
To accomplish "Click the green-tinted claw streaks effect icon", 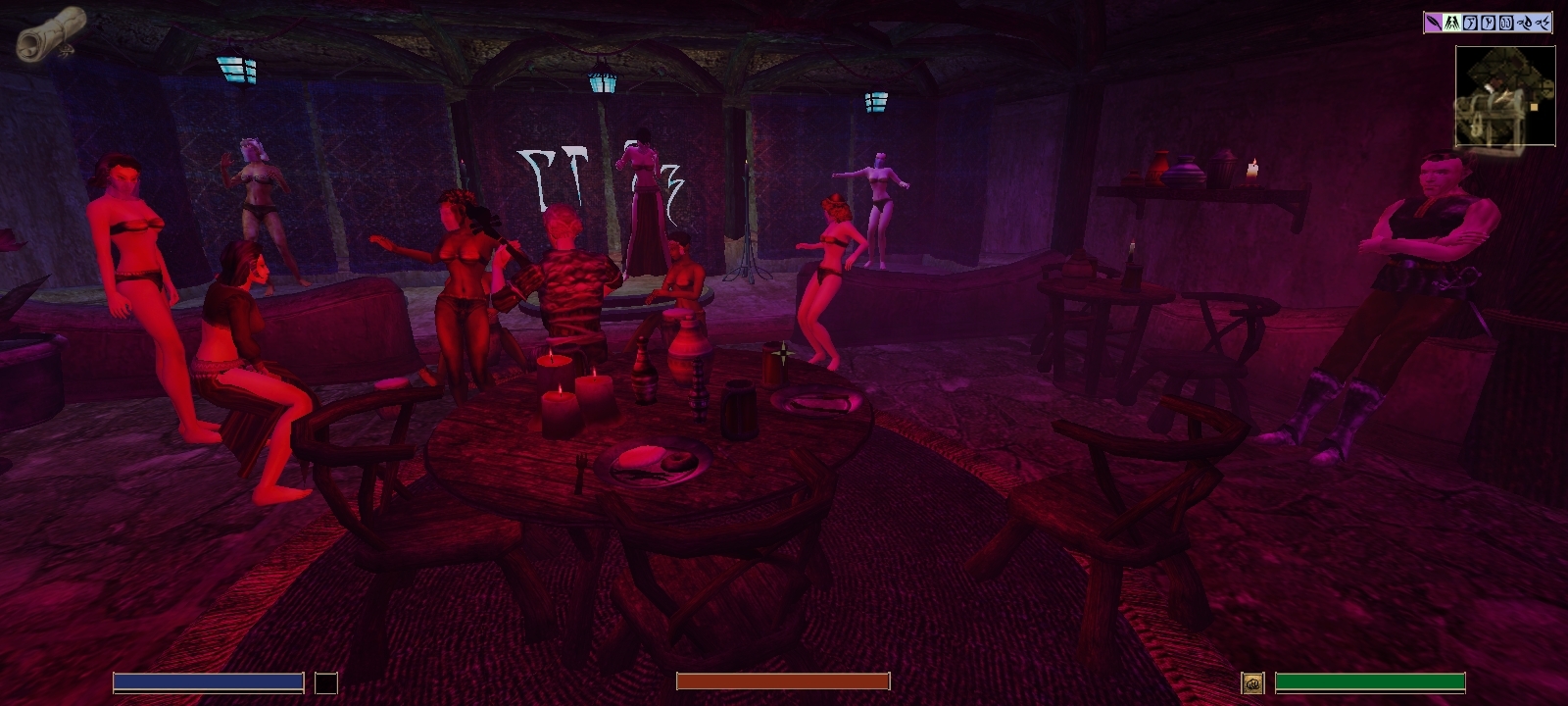I will pyautogui.click(x=1451, y=23).
